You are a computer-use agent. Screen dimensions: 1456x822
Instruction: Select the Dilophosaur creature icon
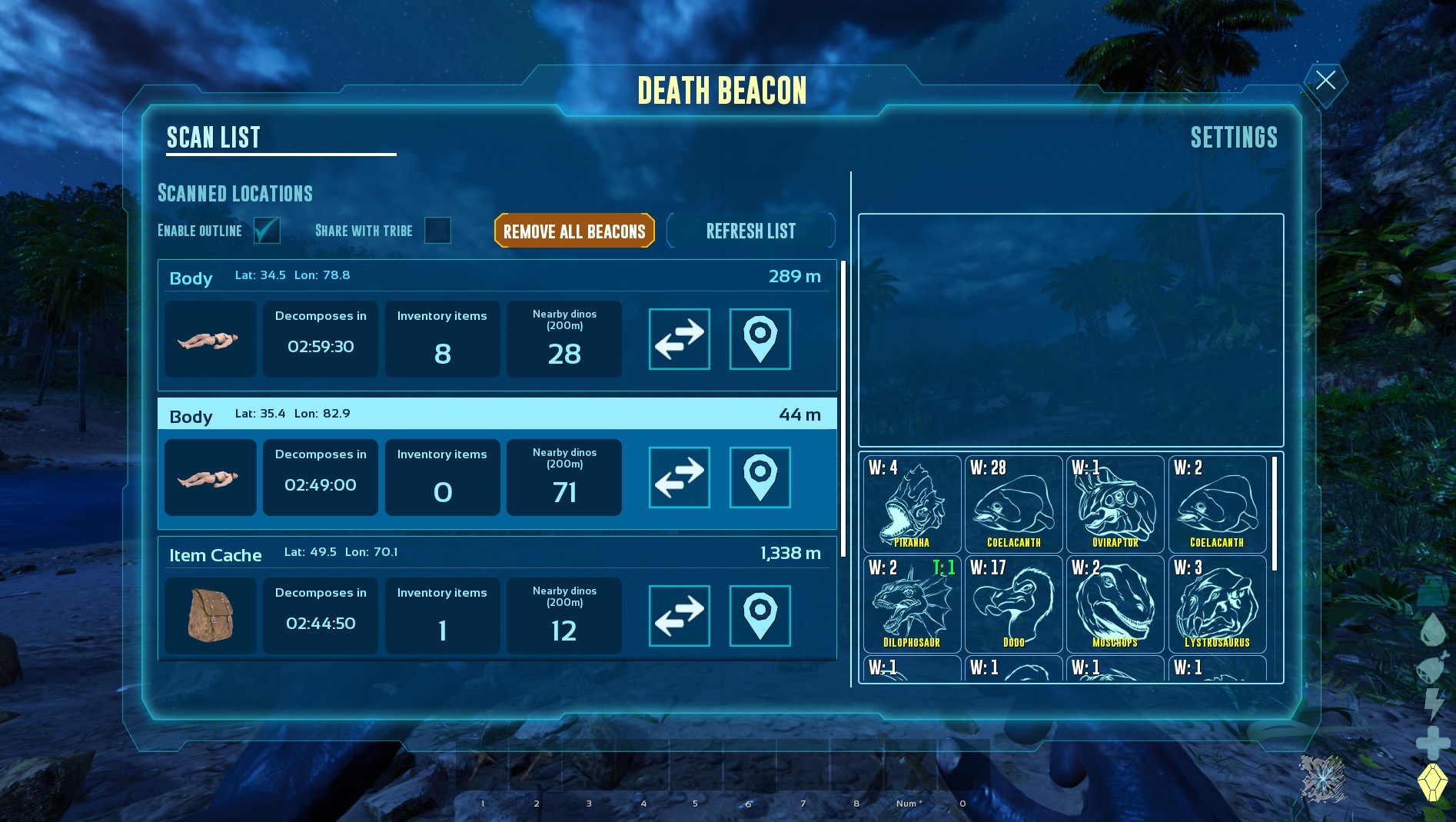tap(911, 605)
